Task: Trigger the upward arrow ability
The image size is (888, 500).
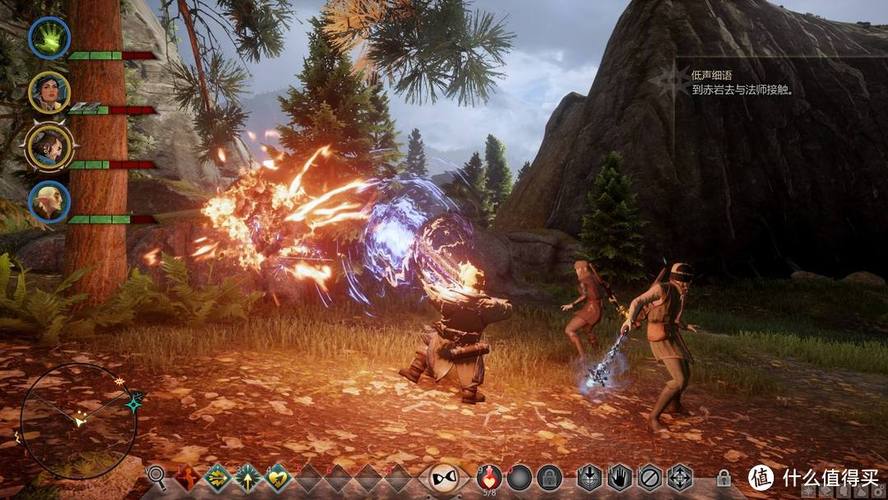Action: [x=247, y=477]
